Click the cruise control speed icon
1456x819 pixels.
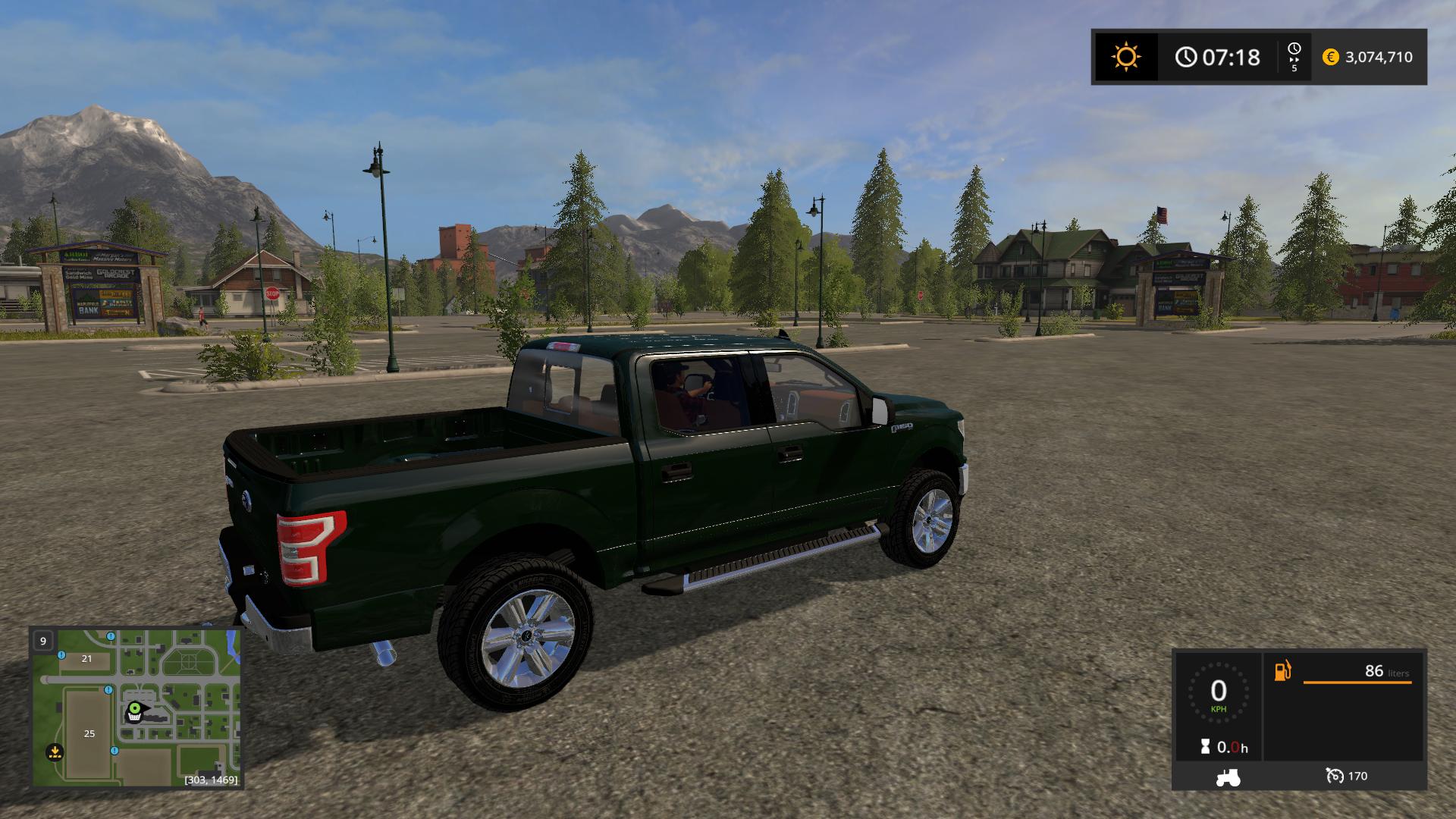[1334, 776]
